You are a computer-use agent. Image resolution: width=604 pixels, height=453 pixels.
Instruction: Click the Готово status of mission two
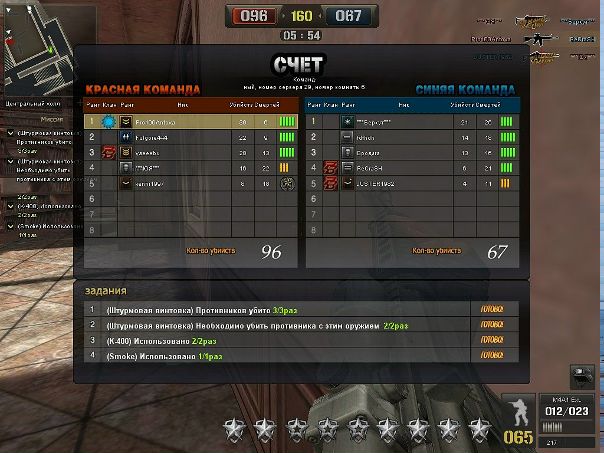492,326
